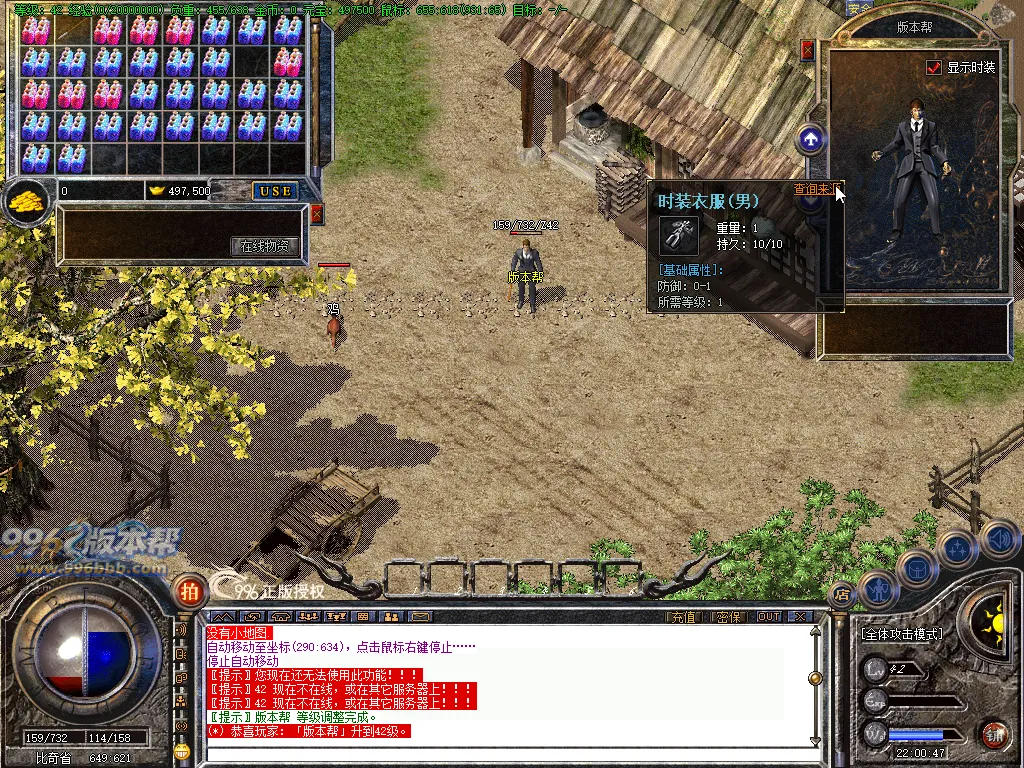This screenshot has width=1024, height=768.
Task: Open the round 拍 auction icon
Action: 187,590
